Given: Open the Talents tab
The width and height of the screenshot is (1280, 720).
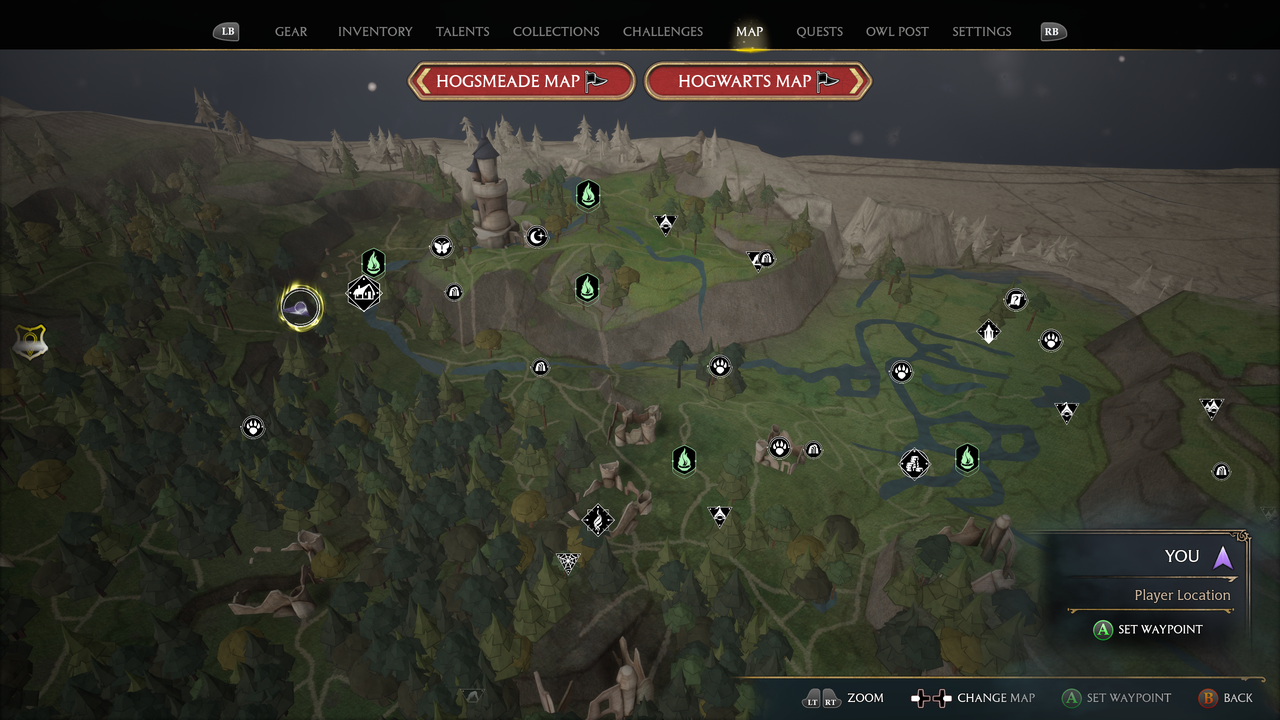Looking at the screenshot, I should pos(463,32).
